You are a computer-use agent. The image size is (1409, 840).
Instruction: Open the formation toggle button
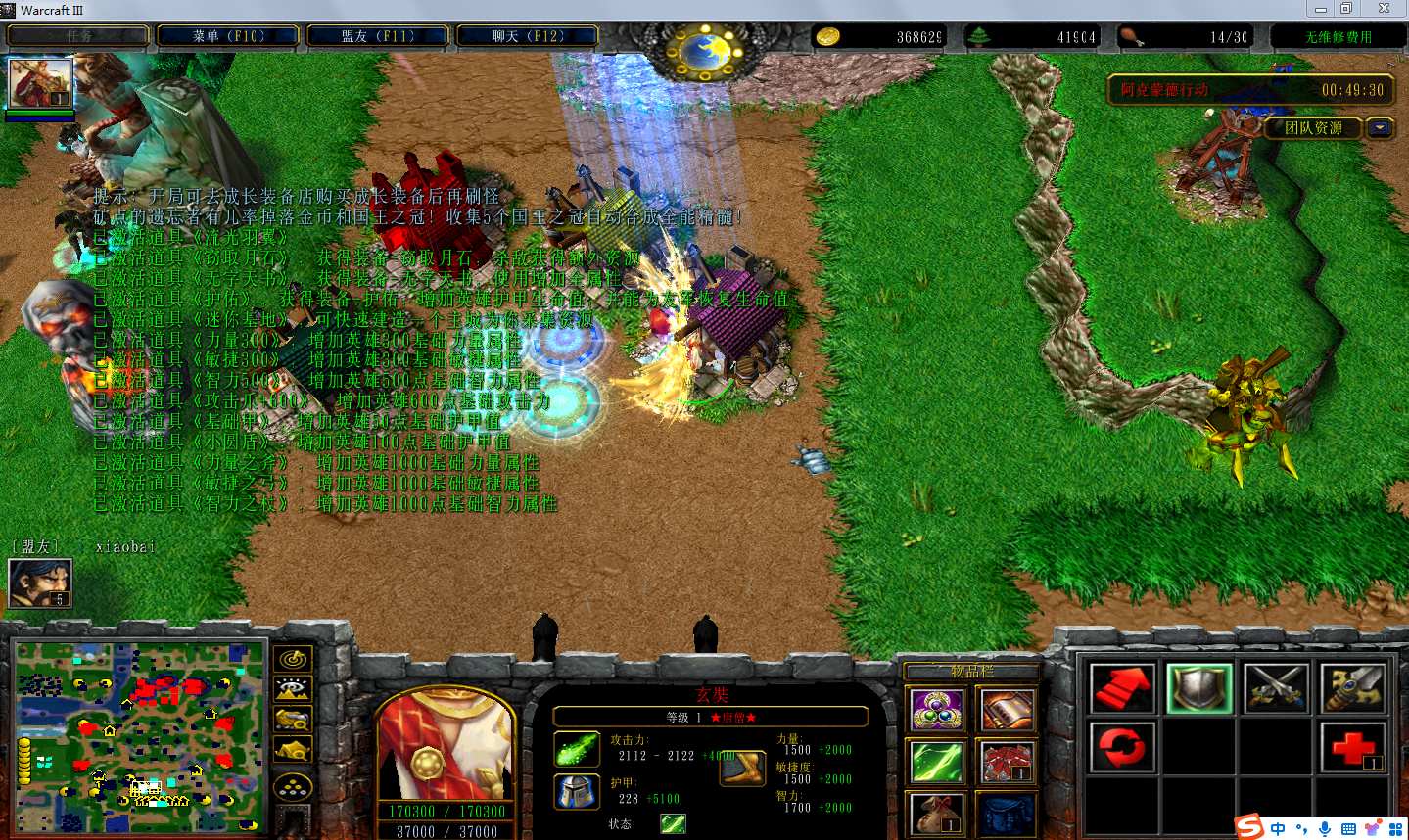(x=293, y=786)
